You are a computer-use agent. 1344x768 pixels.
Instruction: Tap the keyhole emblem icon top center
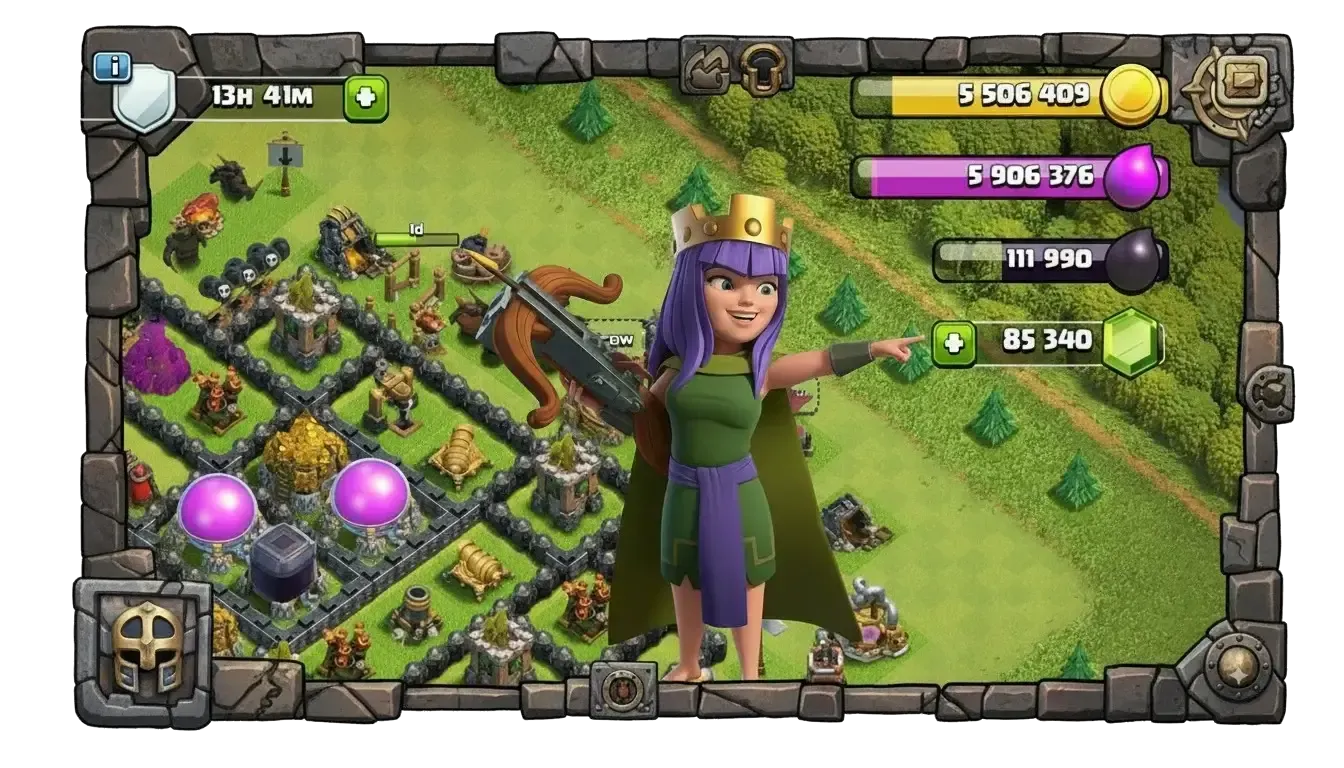pos(763,67)
